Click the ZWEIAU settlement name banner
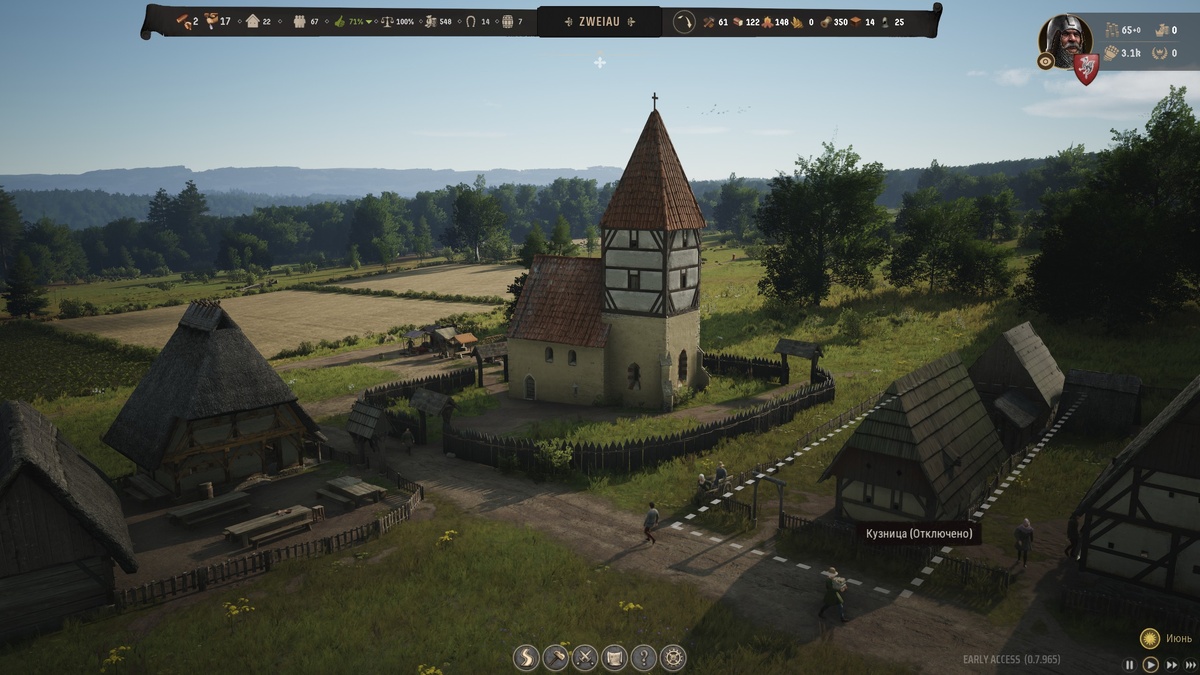The height and width of the screenshot is (675, 1200). pyautogui.click(x=599, y=21)
